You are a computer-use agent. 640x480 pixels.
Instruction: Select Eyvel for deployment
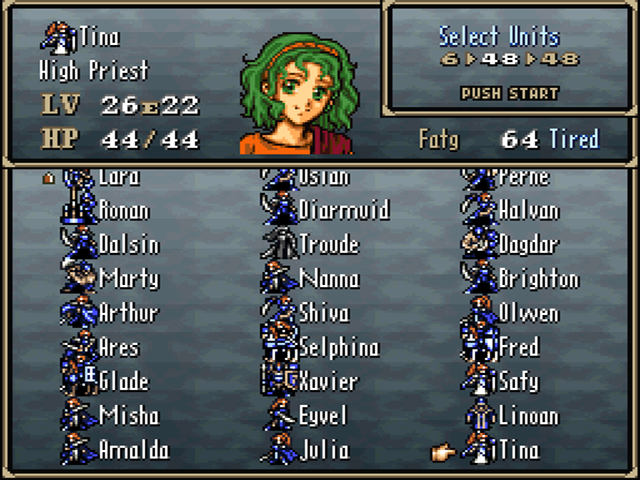tap(322, 415)
